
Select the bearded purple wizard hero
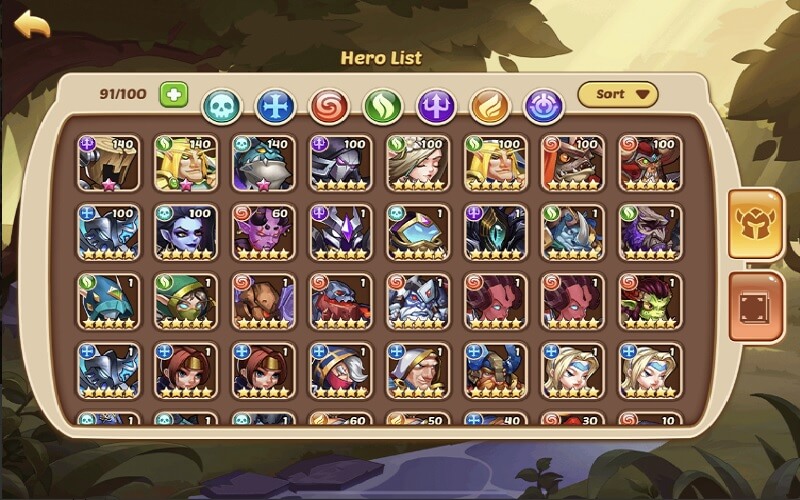coord(650,233)
